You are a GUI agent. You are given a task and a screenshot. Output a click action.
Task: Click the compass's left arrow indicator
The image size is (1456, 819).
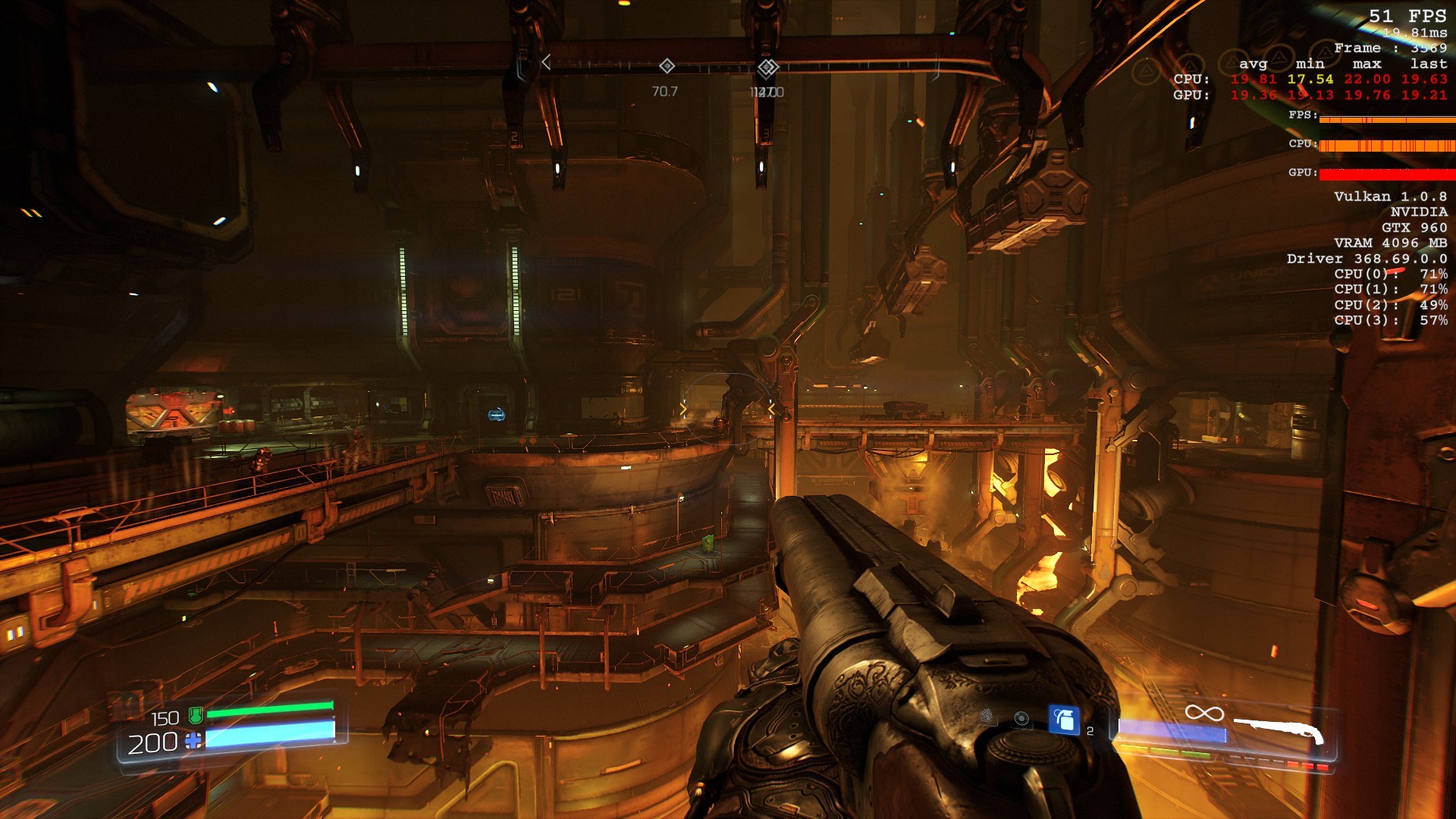pos(546,63)
